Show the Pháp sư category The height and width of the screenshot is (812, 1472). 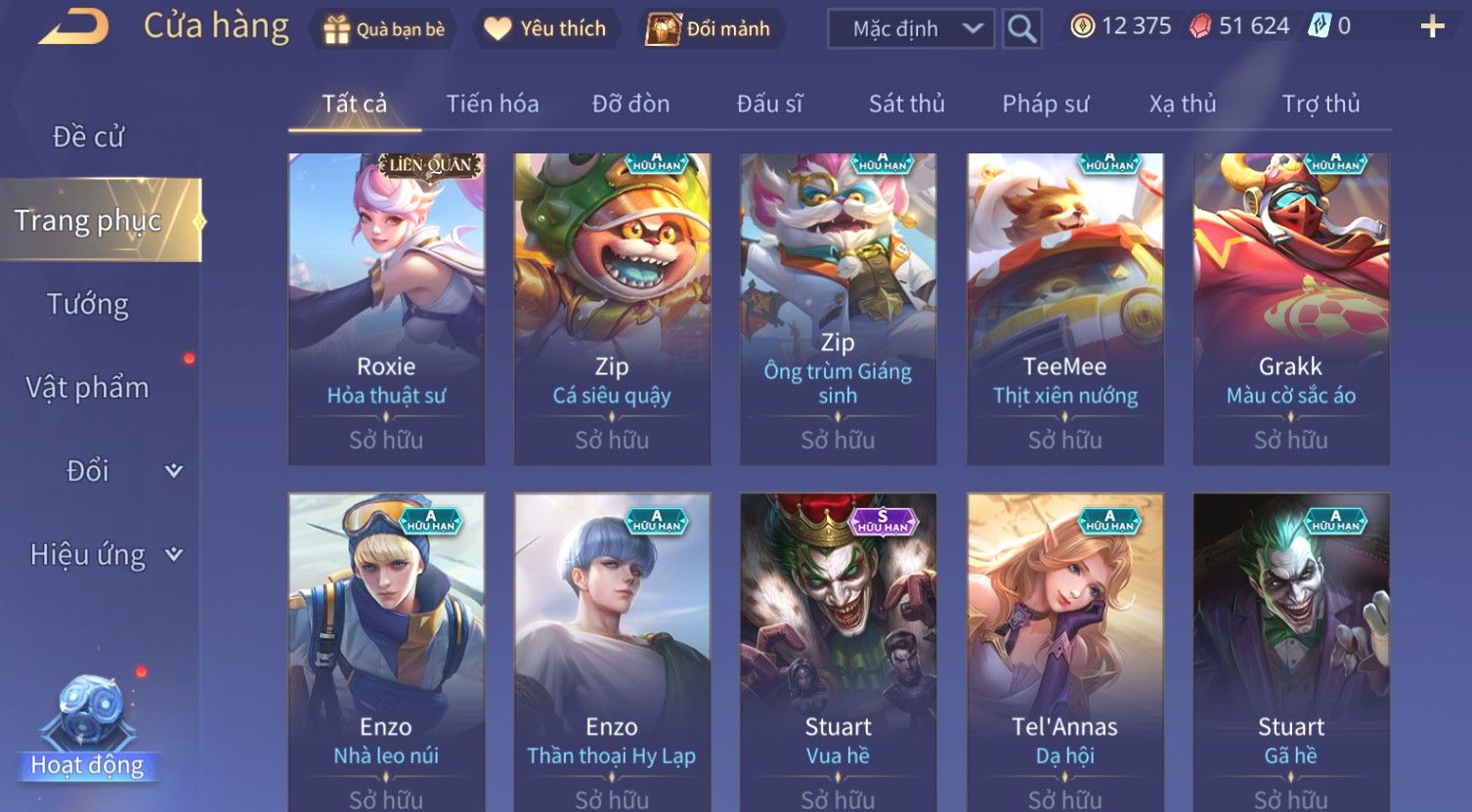[1045, 104]
